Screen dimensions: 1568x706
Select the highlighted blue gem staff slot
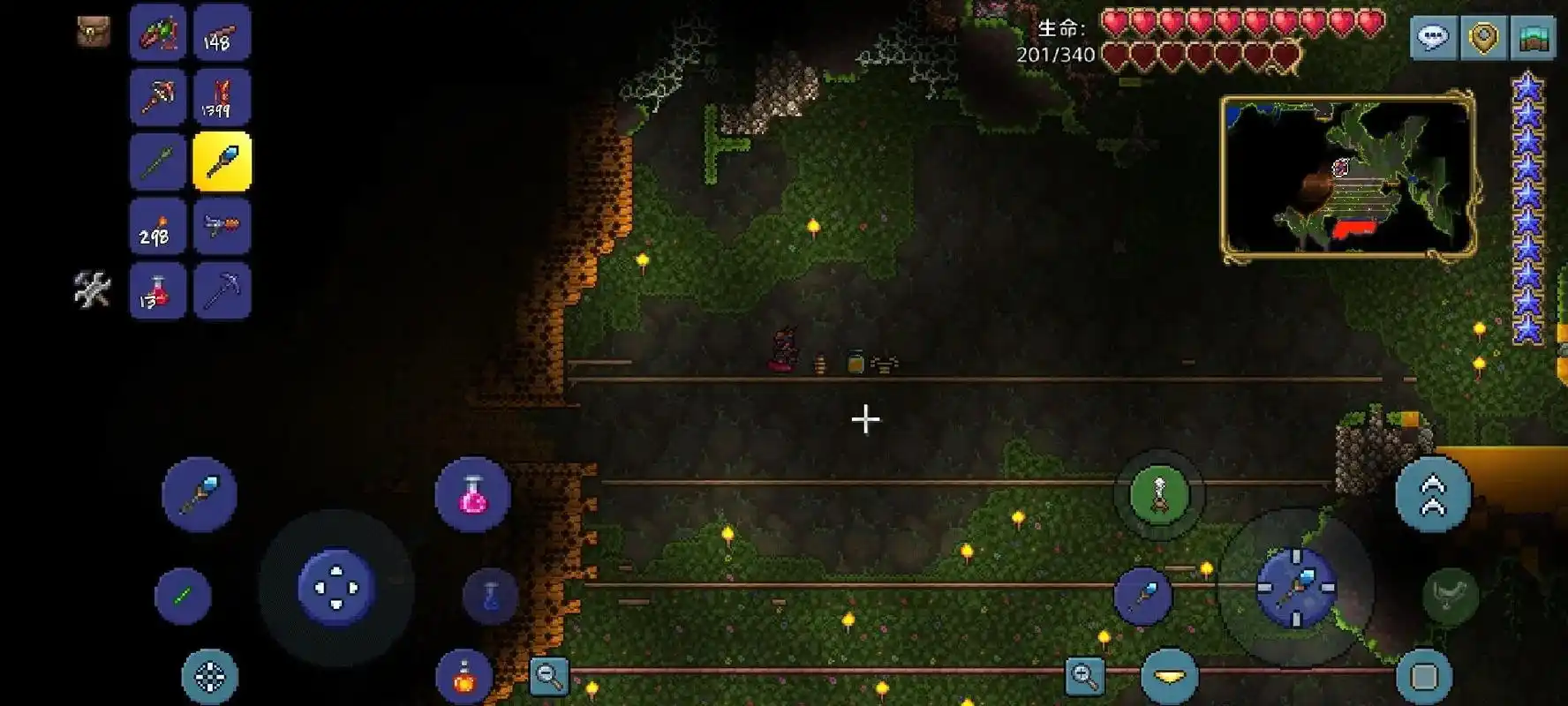coord(222,162)
